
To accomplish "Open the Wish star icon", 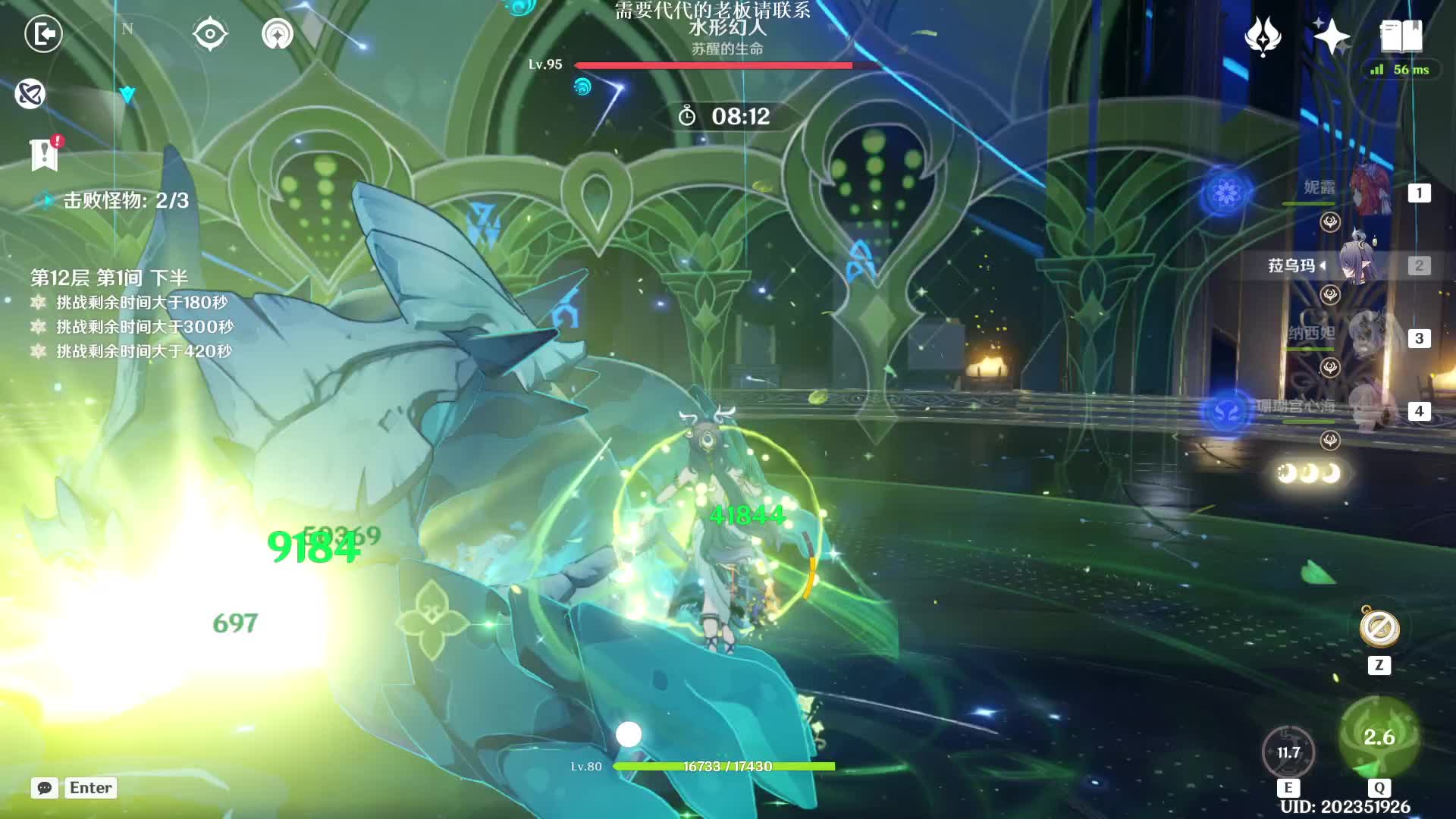I will (x=1332, y=36).
